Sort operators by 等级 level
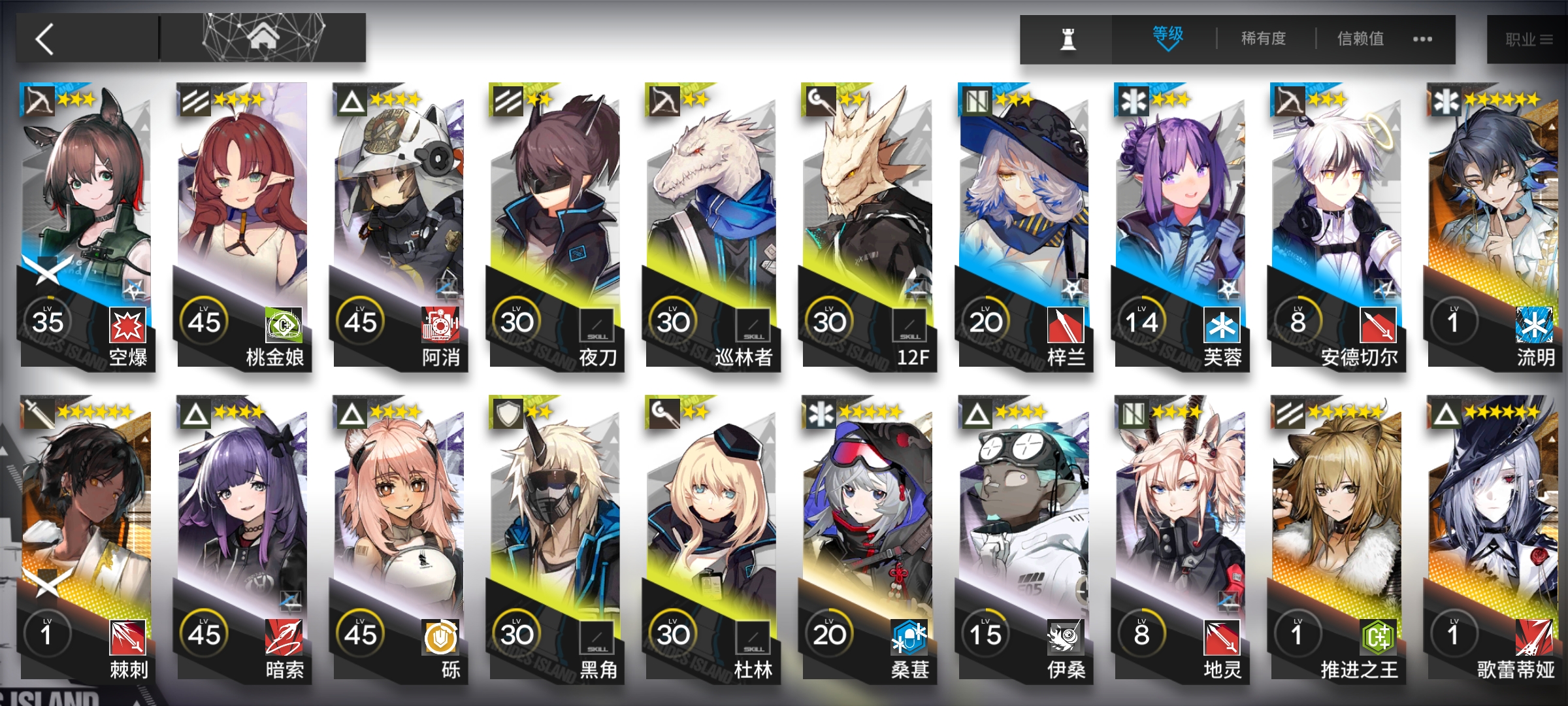 tap(1168, 38)
